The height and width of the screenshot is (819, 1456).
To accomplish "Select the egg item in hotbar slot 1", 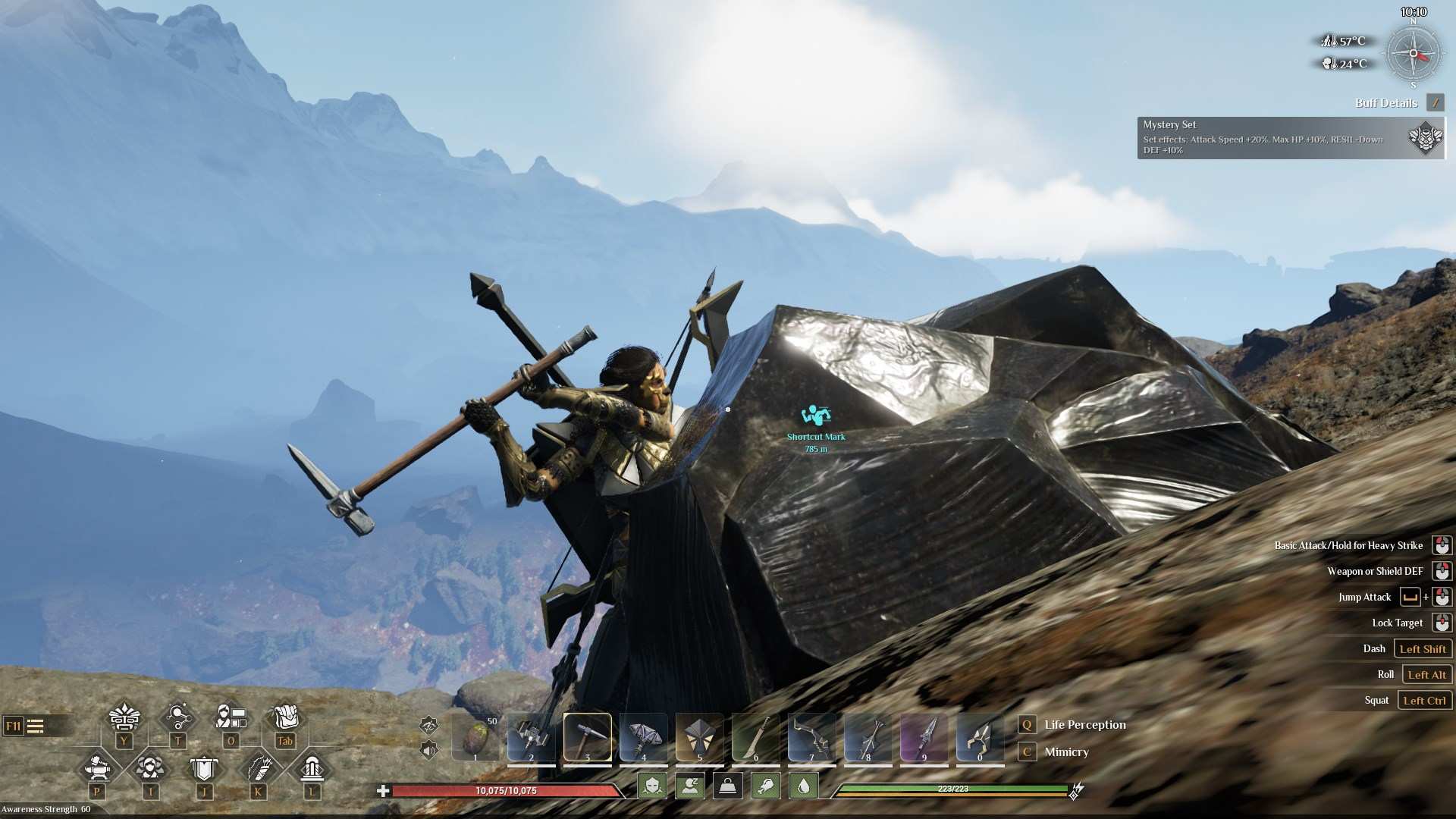I will [x=476, y=736].
